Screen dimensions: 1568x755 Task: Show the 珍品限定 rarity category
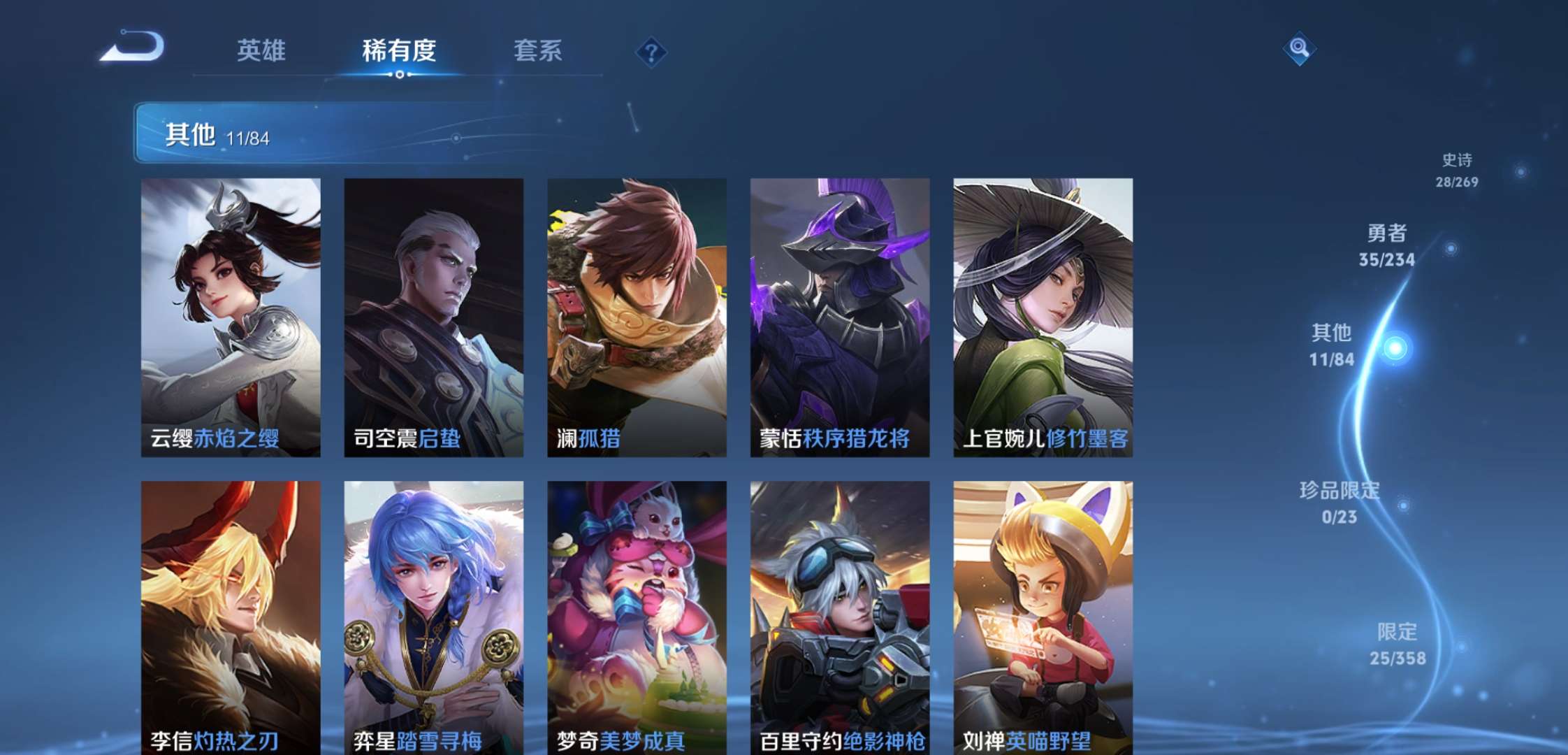pos(1340,503)
